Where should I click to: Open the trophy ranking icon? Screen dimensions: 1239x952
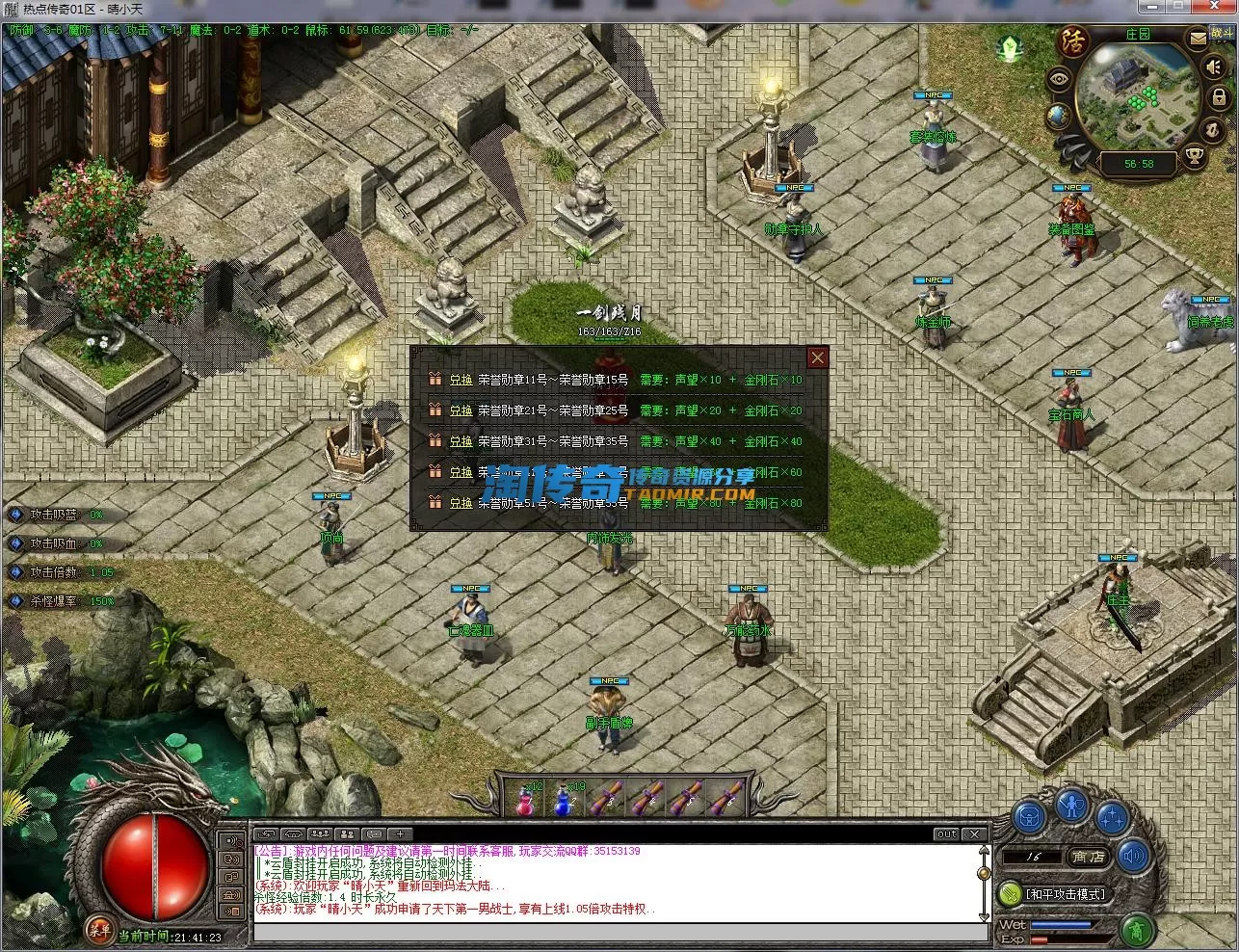click(1194, 155)
